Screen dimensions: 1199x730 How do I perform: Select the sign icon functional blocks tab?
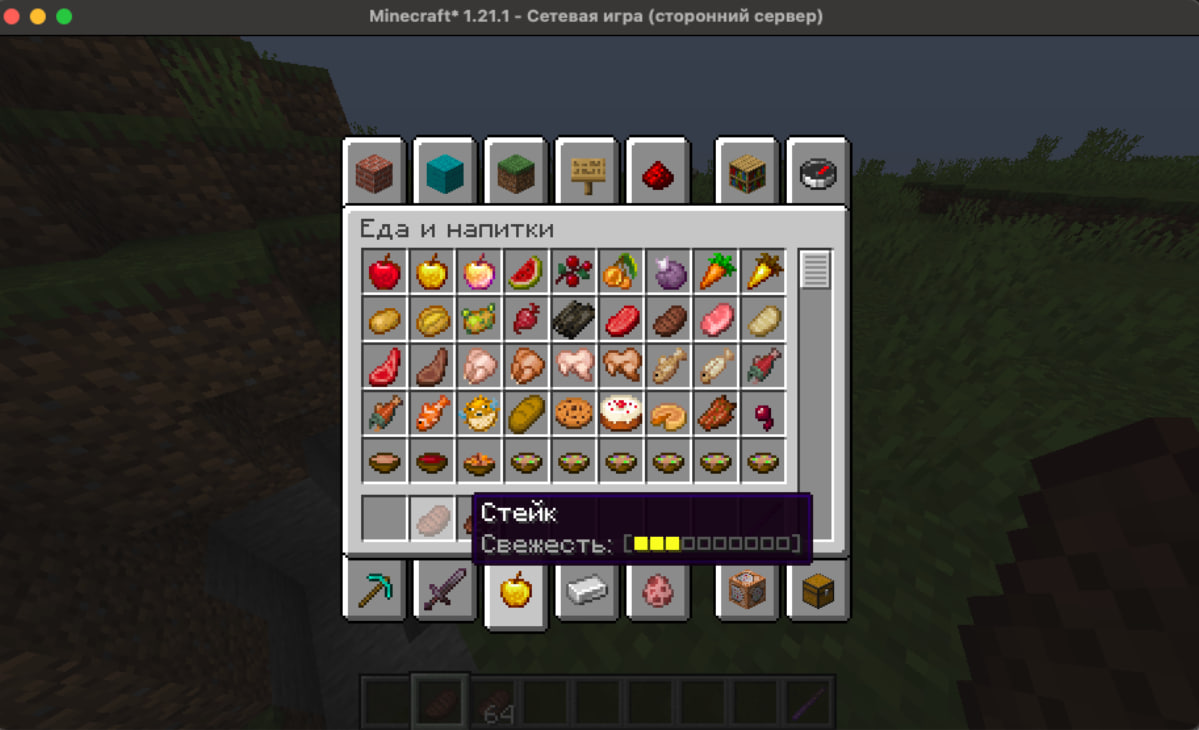point(587,174)
